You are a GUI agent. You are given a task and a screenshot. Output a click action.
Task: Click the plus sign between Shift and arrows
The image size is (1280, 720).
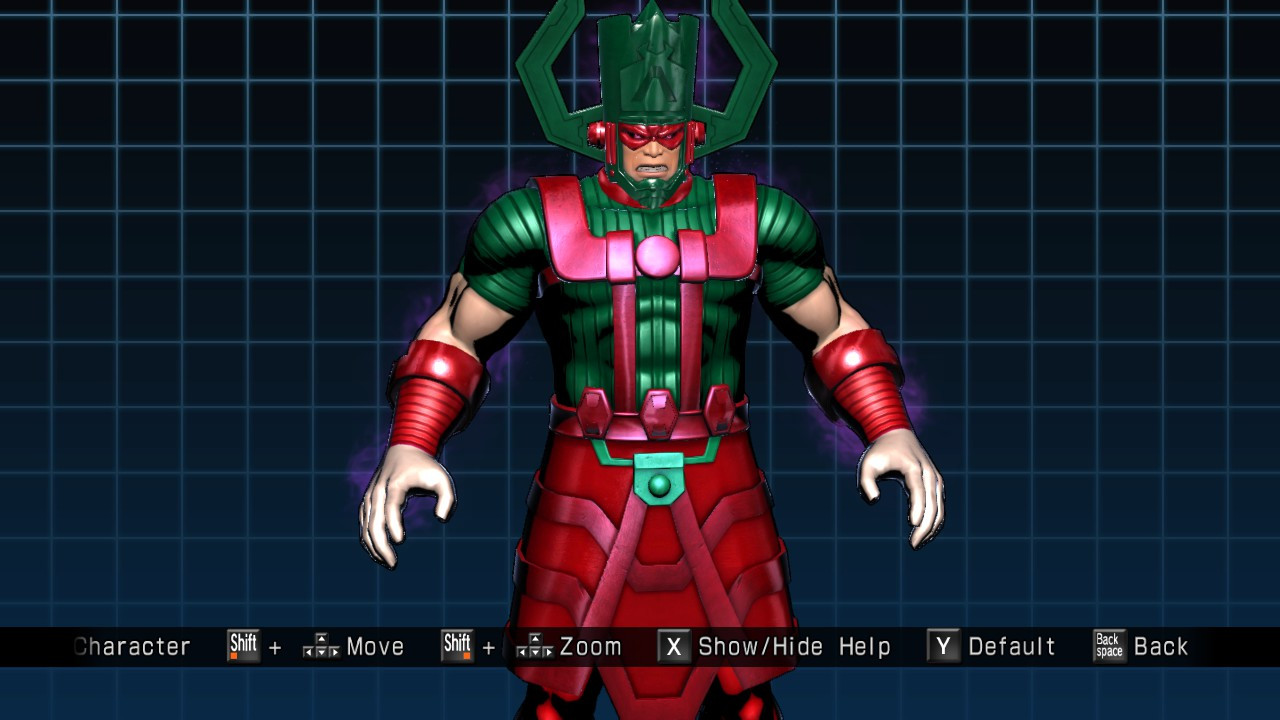click(x=273, y=647)
